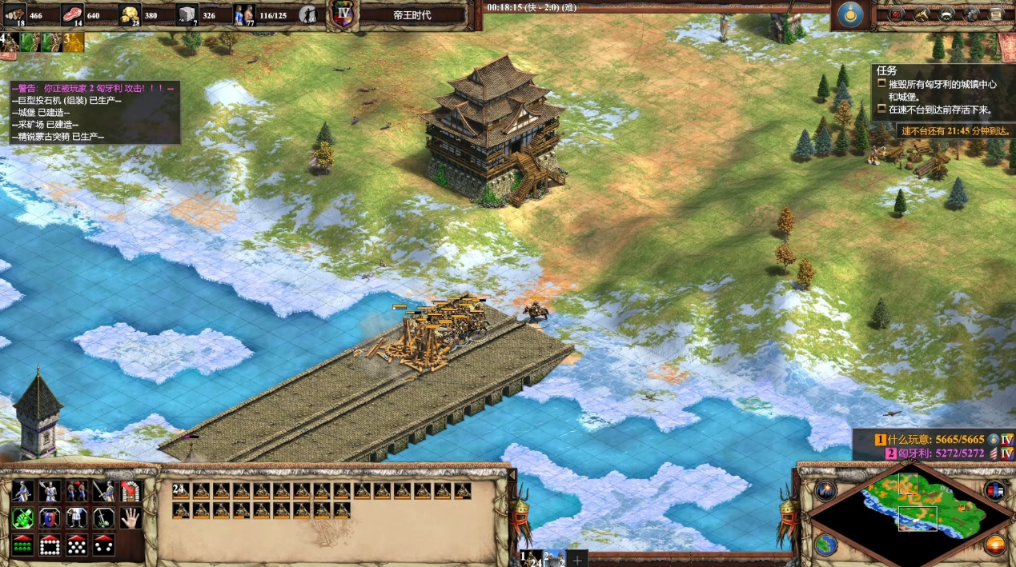Open the settings gear icon
The width and height of the screenshot is (1016, 567).
click(x=971, y=14)
